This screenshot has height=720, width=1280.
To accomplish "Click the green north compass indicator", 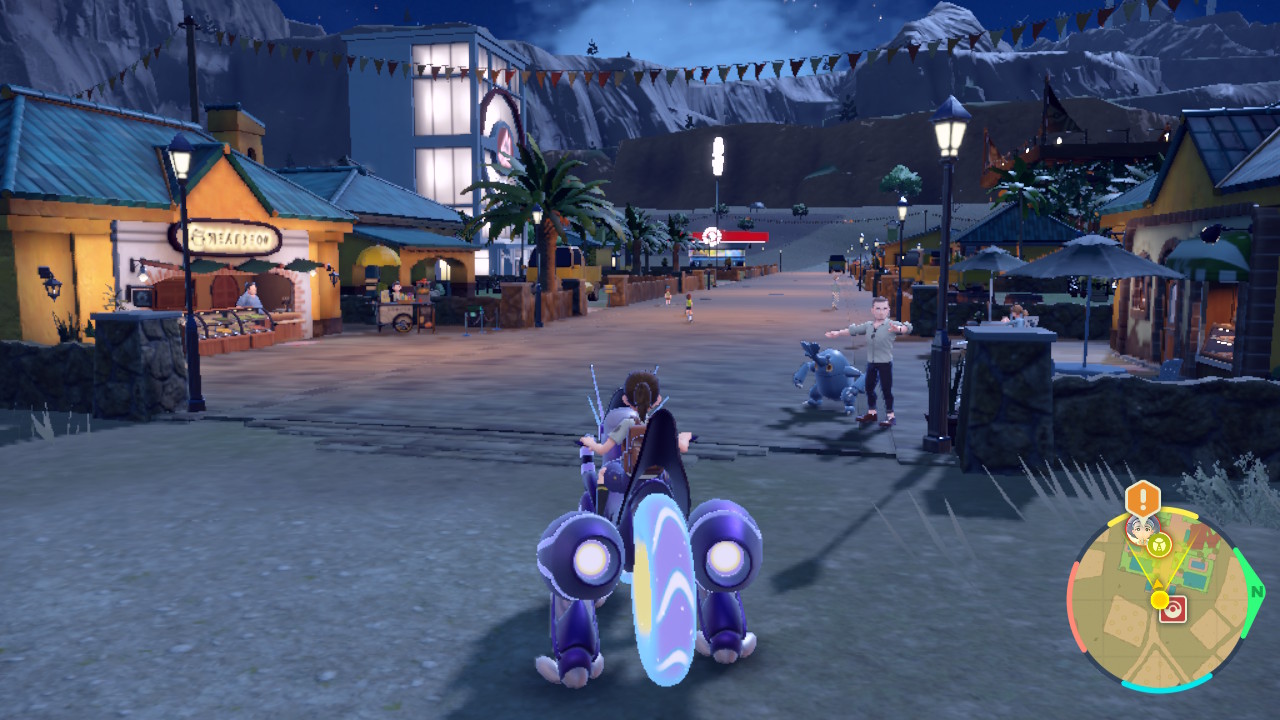I will [x=1257, y=592].
